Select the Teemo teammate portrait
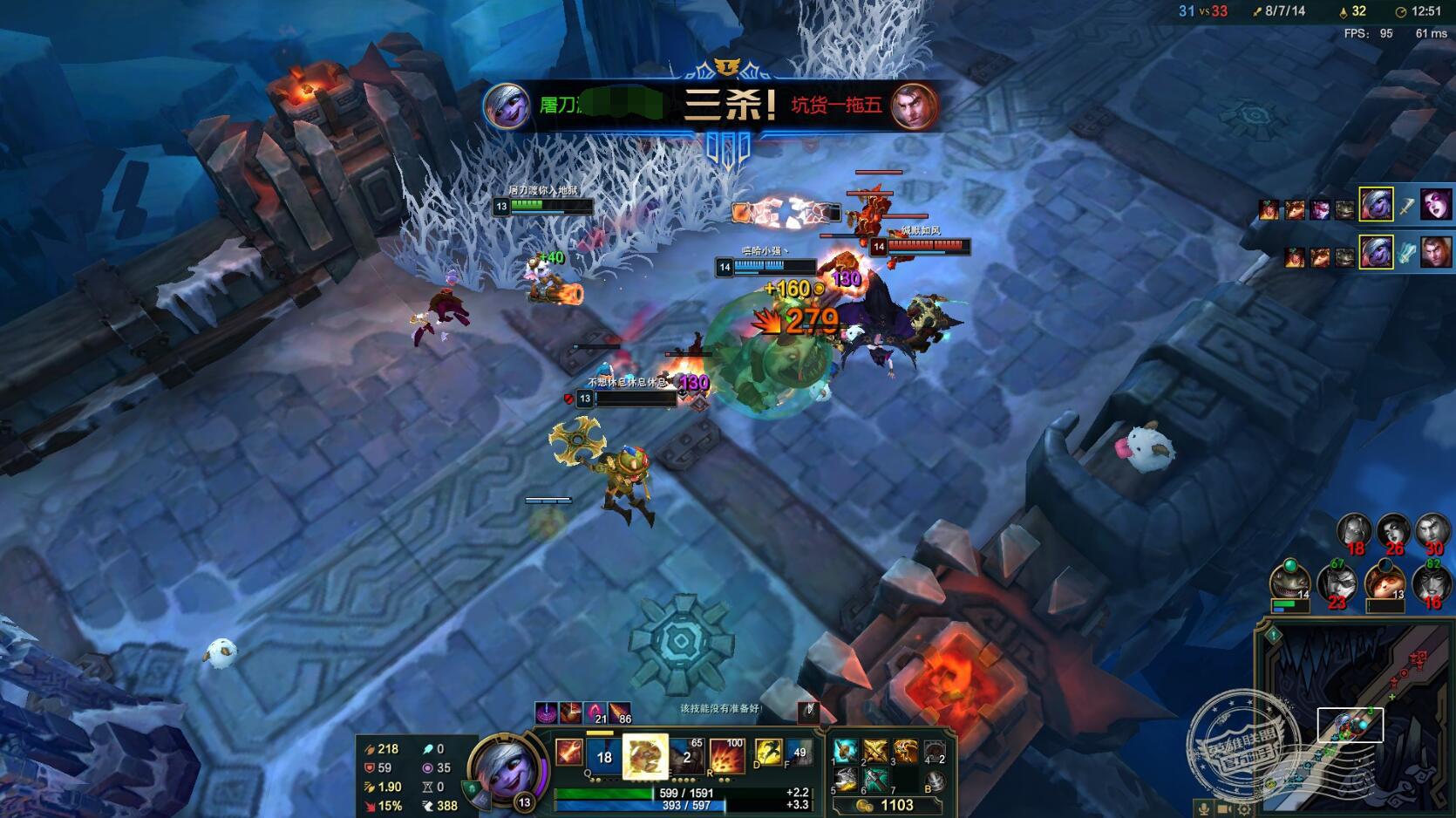Screen dimensions: 1456x818 1385,581
